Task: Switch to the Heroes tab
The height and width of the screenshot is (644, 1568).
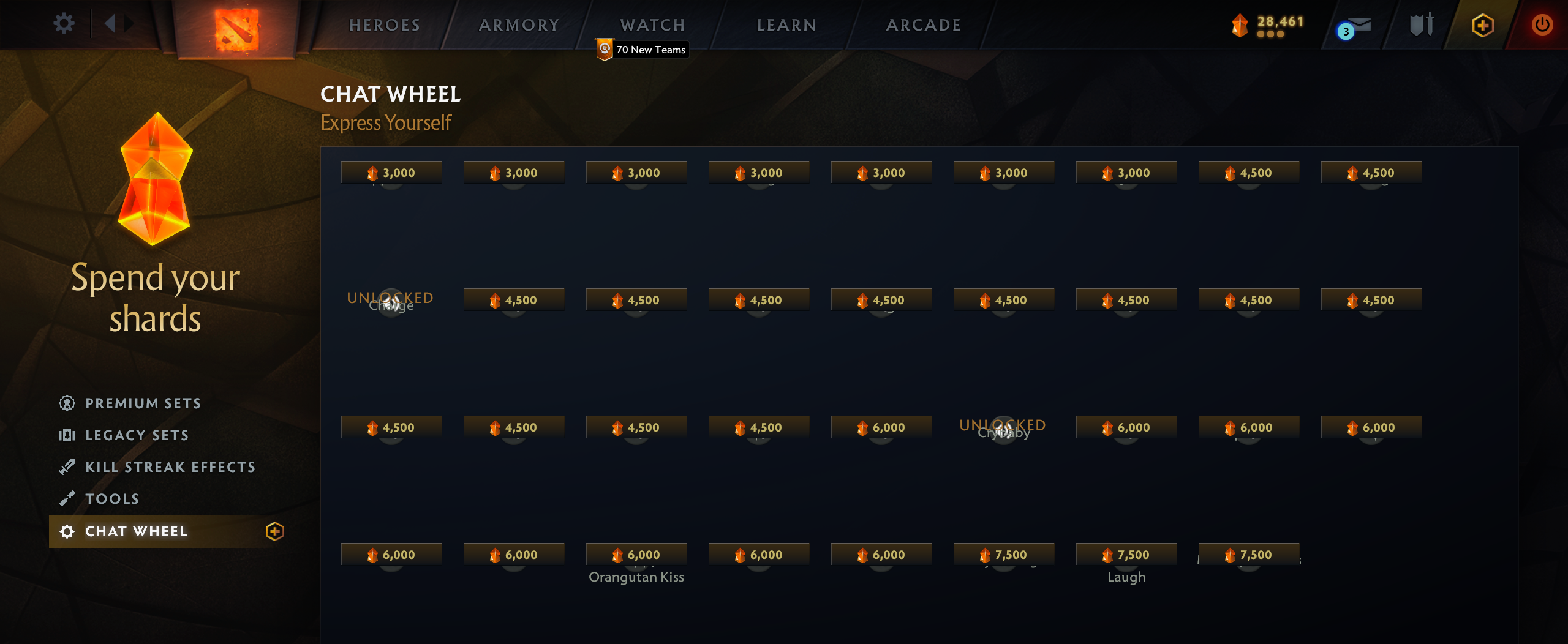Action: pos(383,24)
